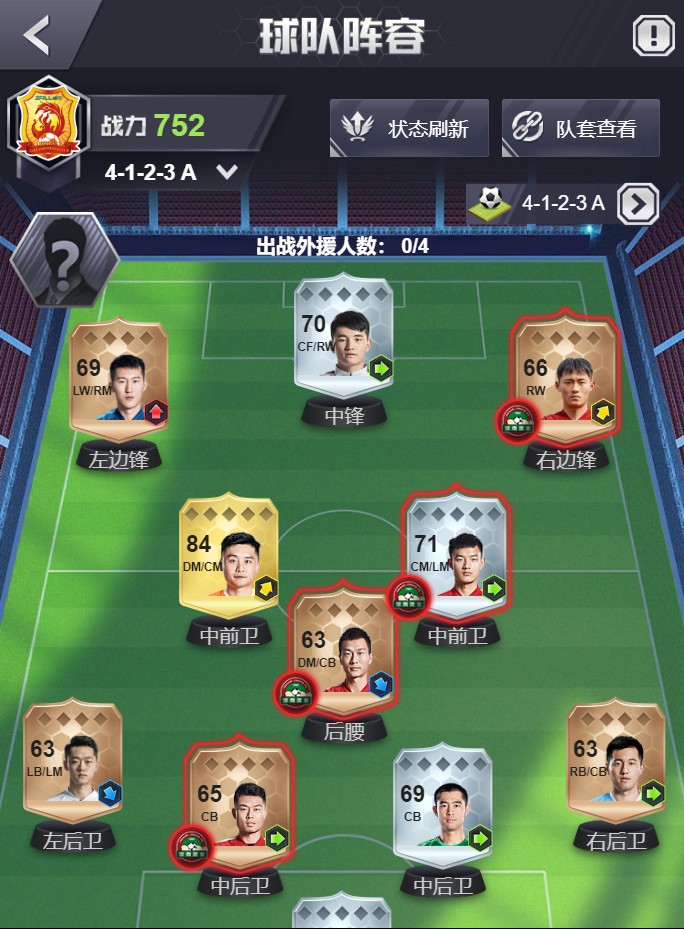Screen dimensions: 684x929
Task: Click the 状态刷新 button
Action: click(x=409, y=128)
